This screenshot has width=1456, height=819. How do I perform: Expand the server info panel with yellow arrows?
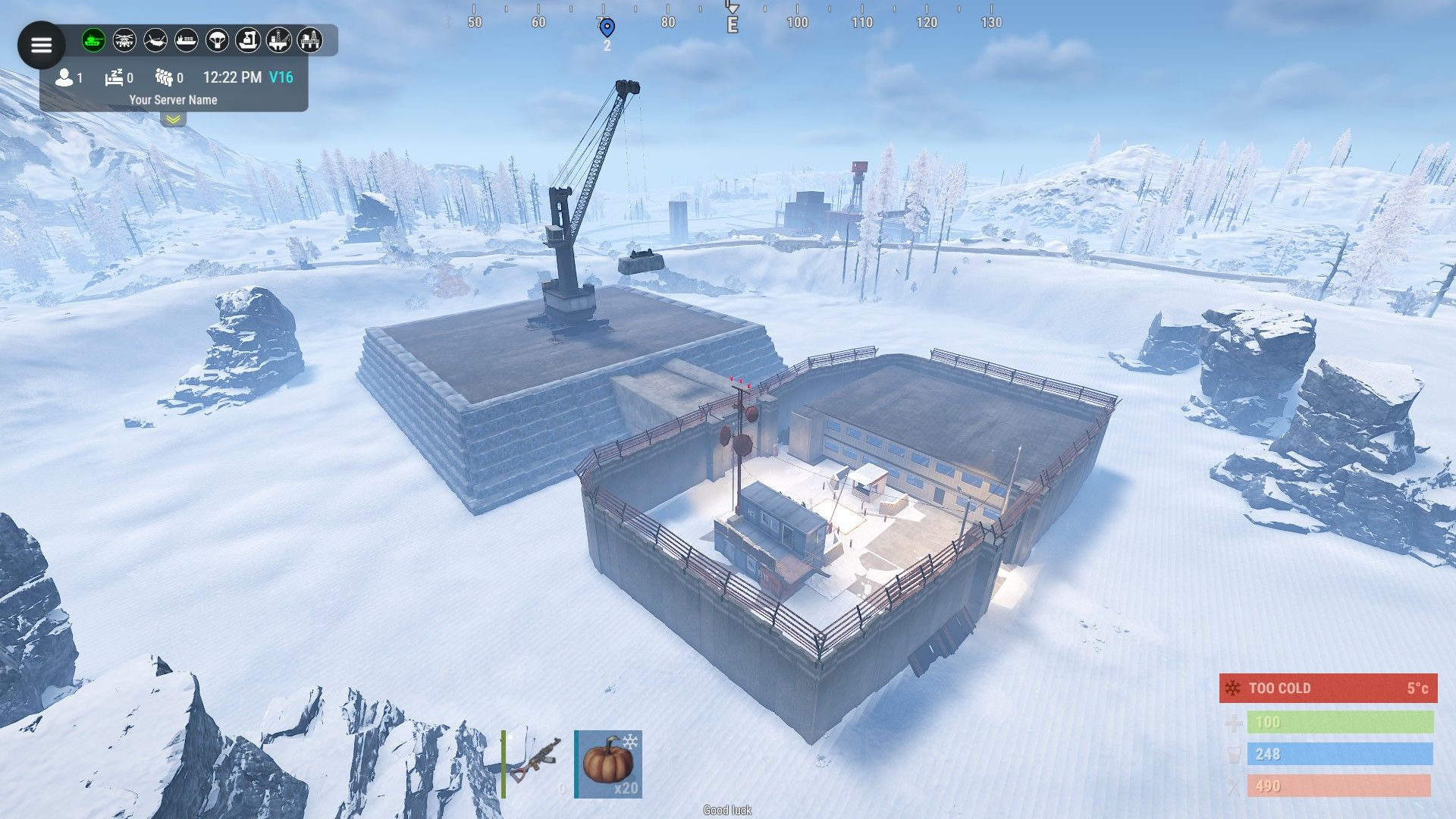[x=173, y=119]
